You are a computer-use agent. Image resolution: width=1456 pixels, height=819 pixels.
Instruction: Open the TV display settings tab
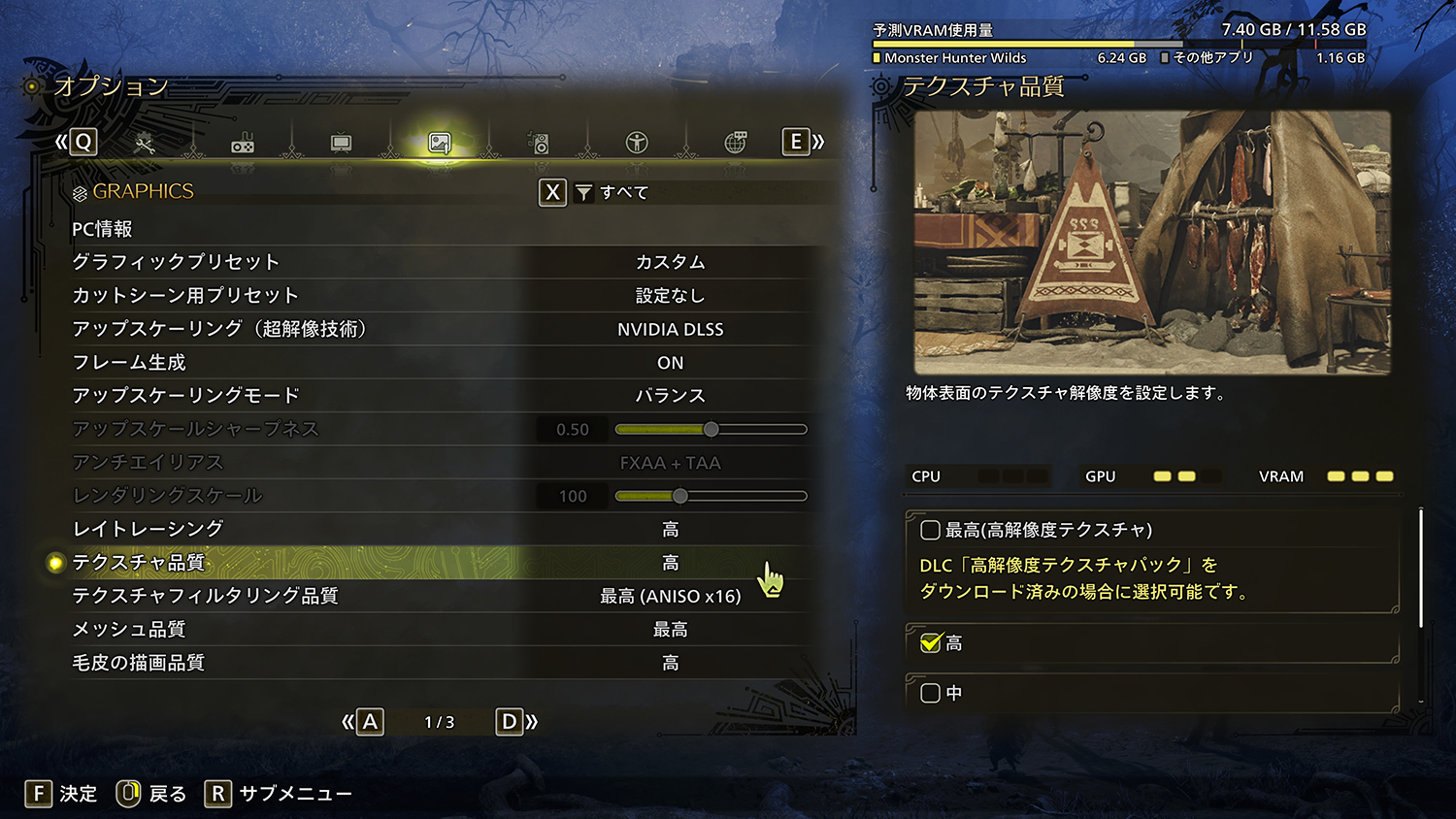[x=341, y=145]
